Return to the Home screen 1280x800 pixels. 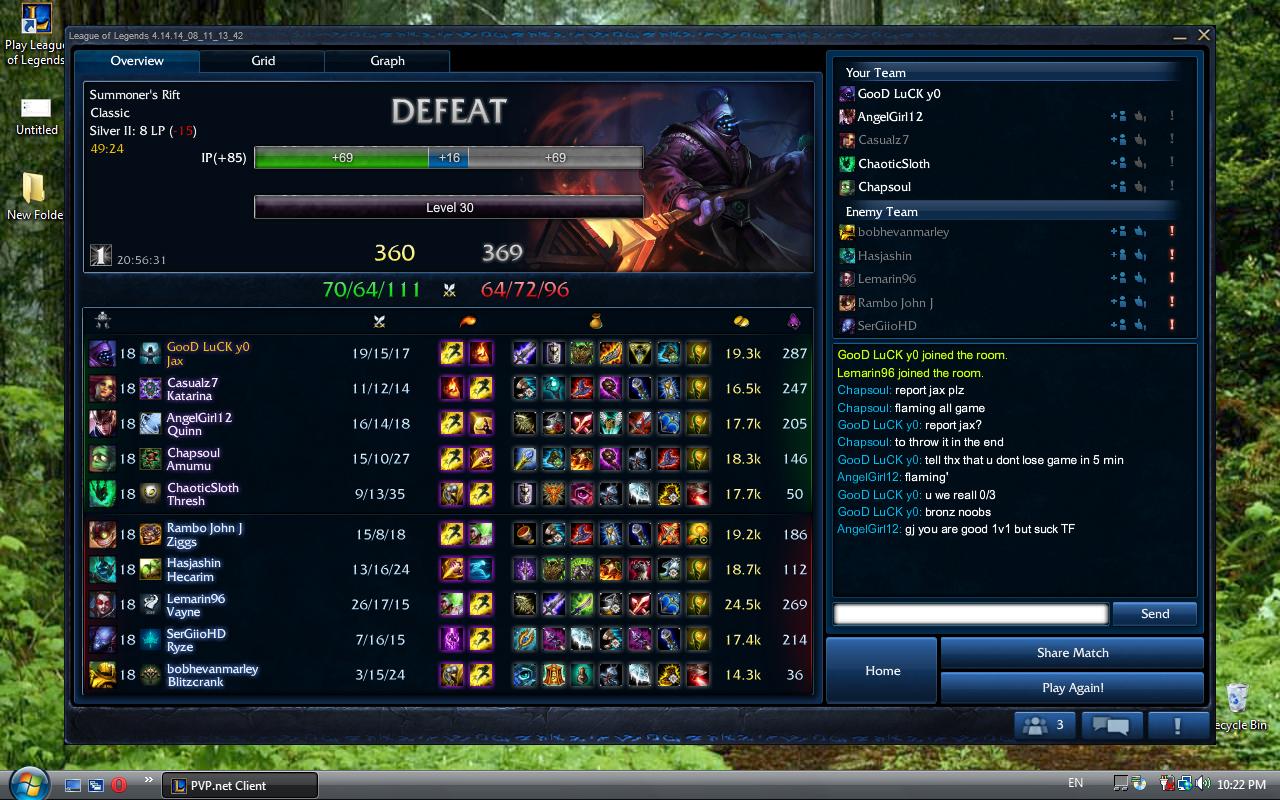pos(882,670)
